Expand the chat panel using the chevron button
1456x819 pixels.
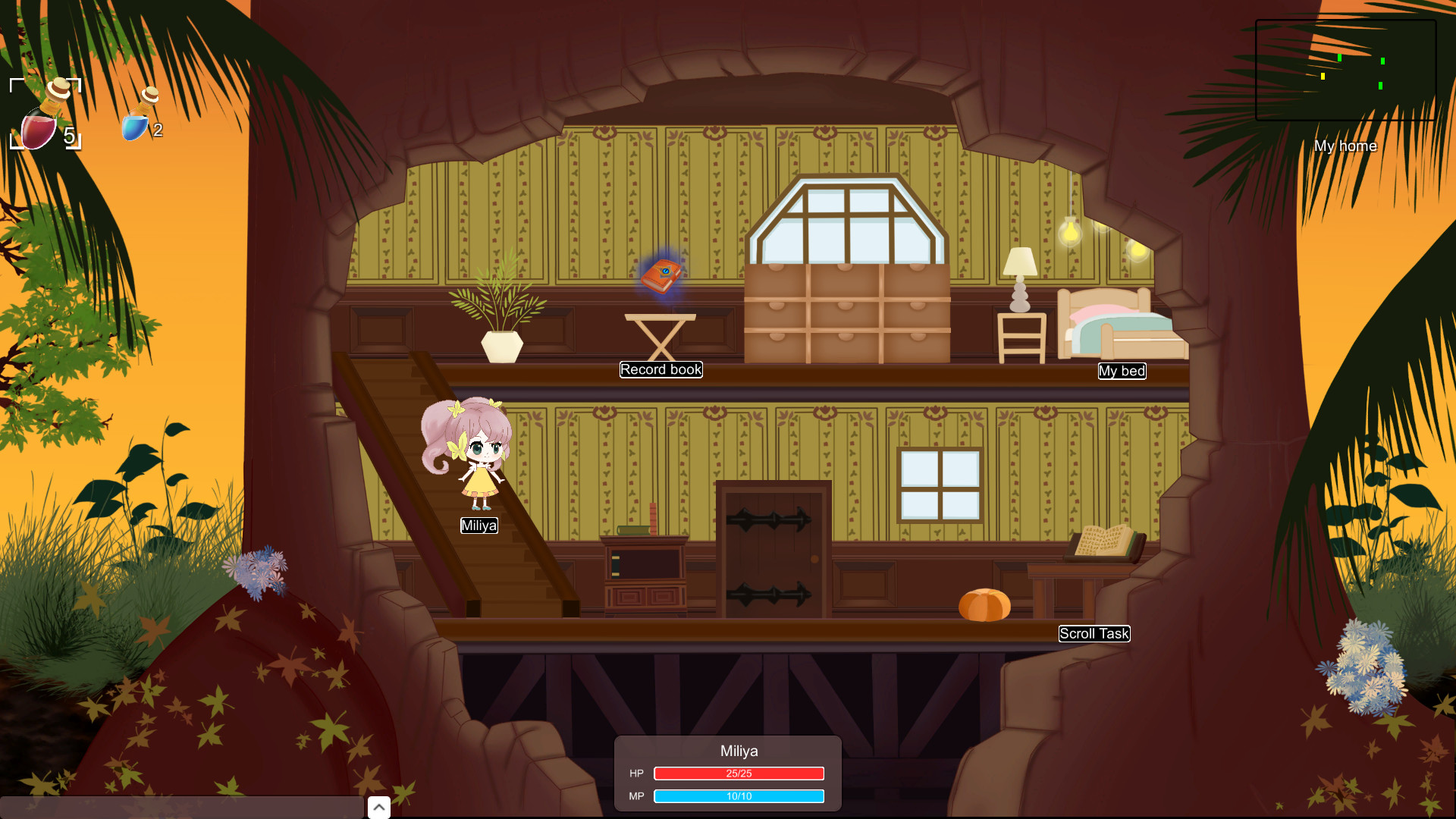(x=378, y=807)
